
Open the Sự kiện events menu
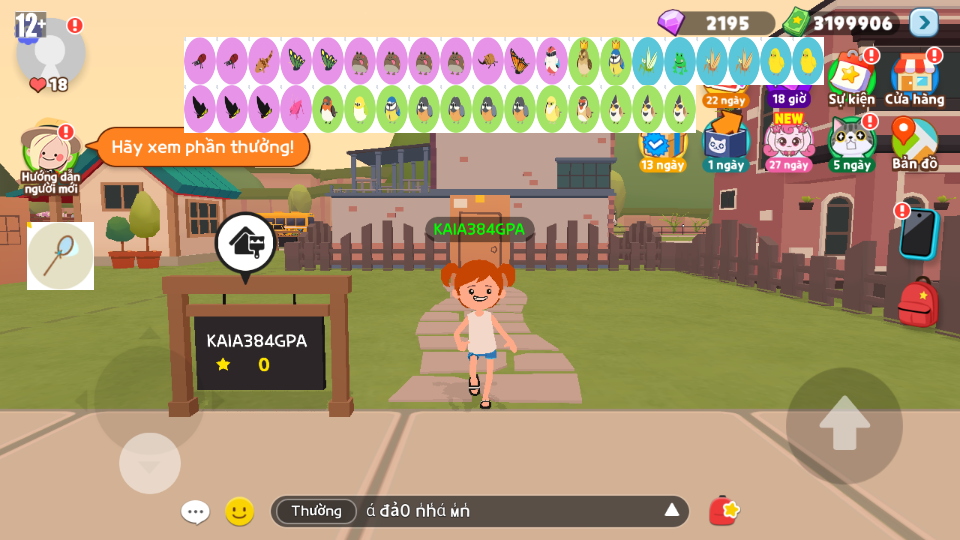(851, 78)
